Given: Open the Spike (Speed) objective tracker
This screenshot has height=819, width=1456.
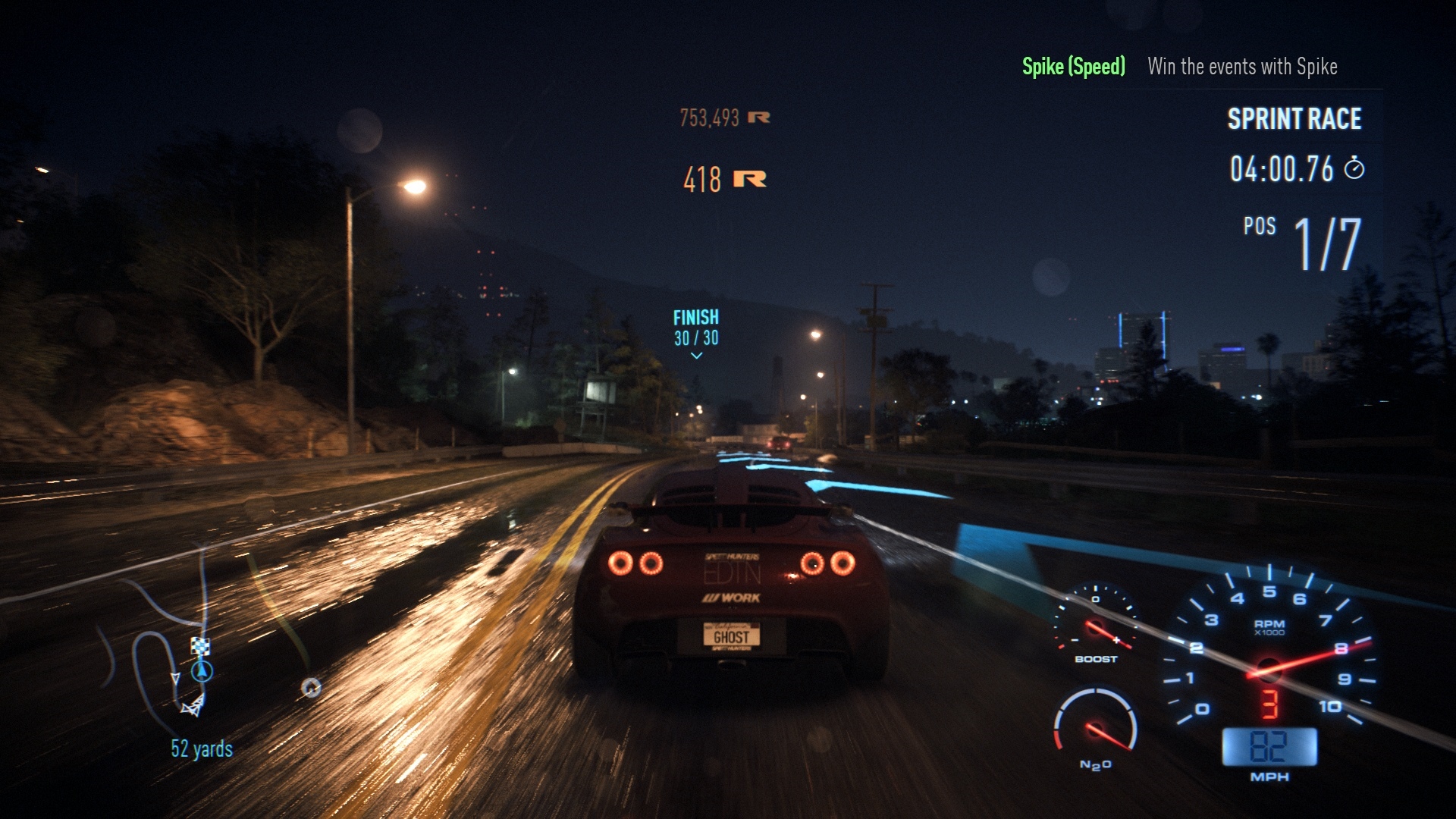Looking at the screenshot, I should click(1073, 67).
